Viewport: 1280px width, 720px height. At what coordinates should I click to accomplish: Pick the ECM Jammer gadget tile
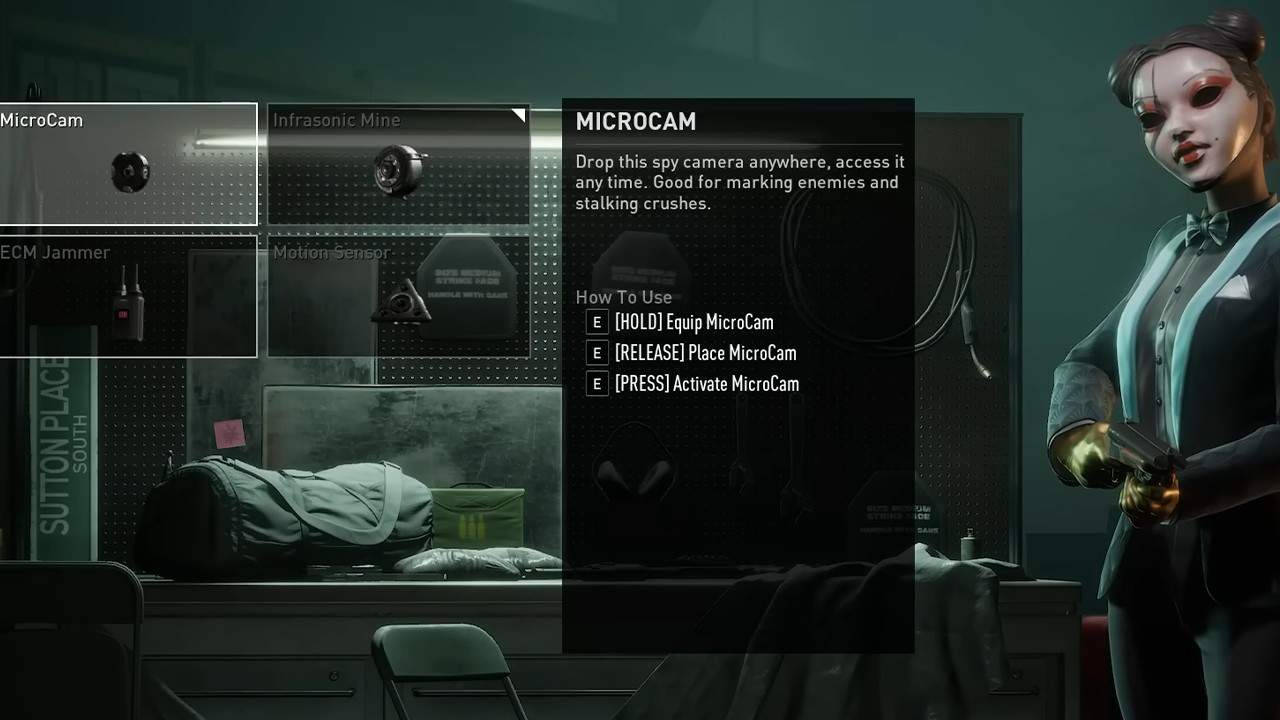[x=128, y=297]
